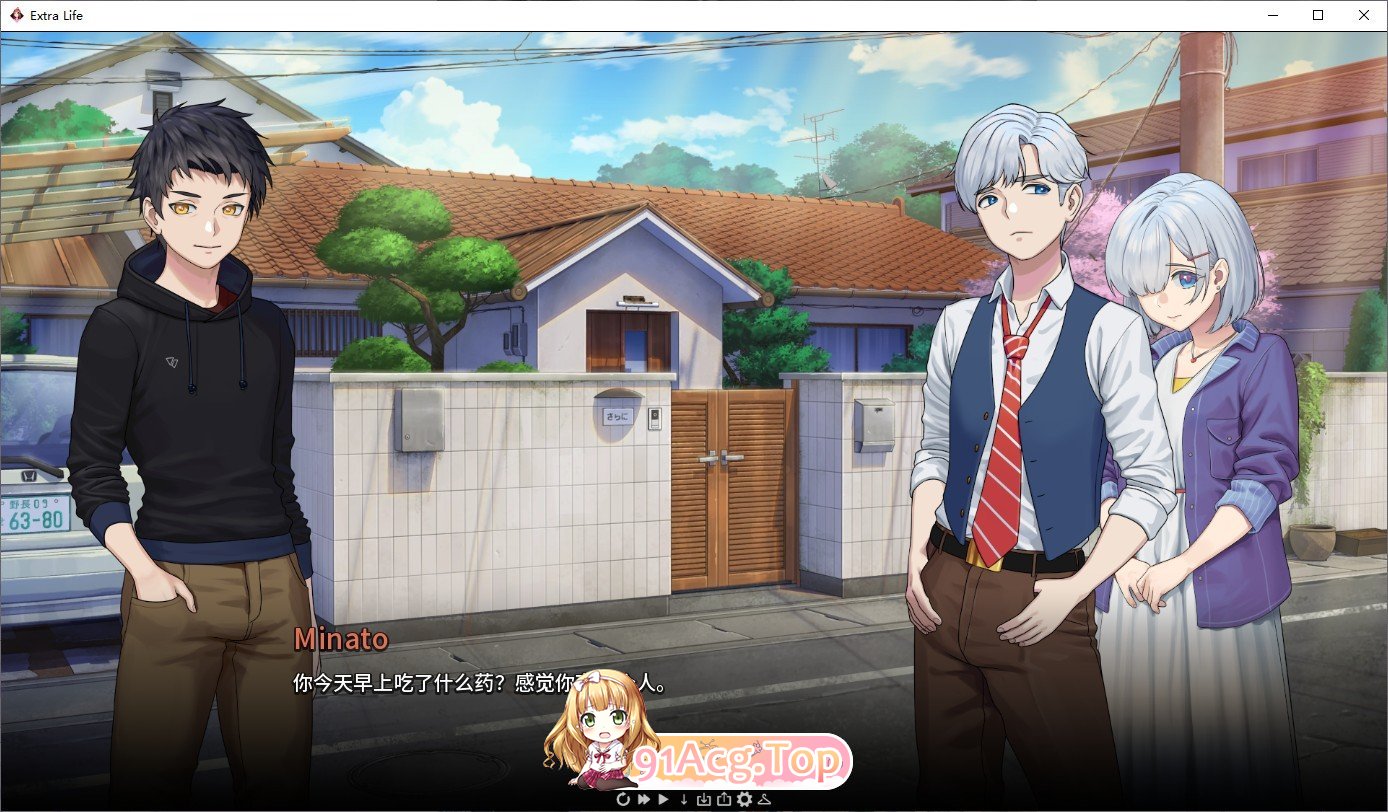Minimize the Extra Life window
This screenshot has height=812, width=1388.
point(1273,15)
